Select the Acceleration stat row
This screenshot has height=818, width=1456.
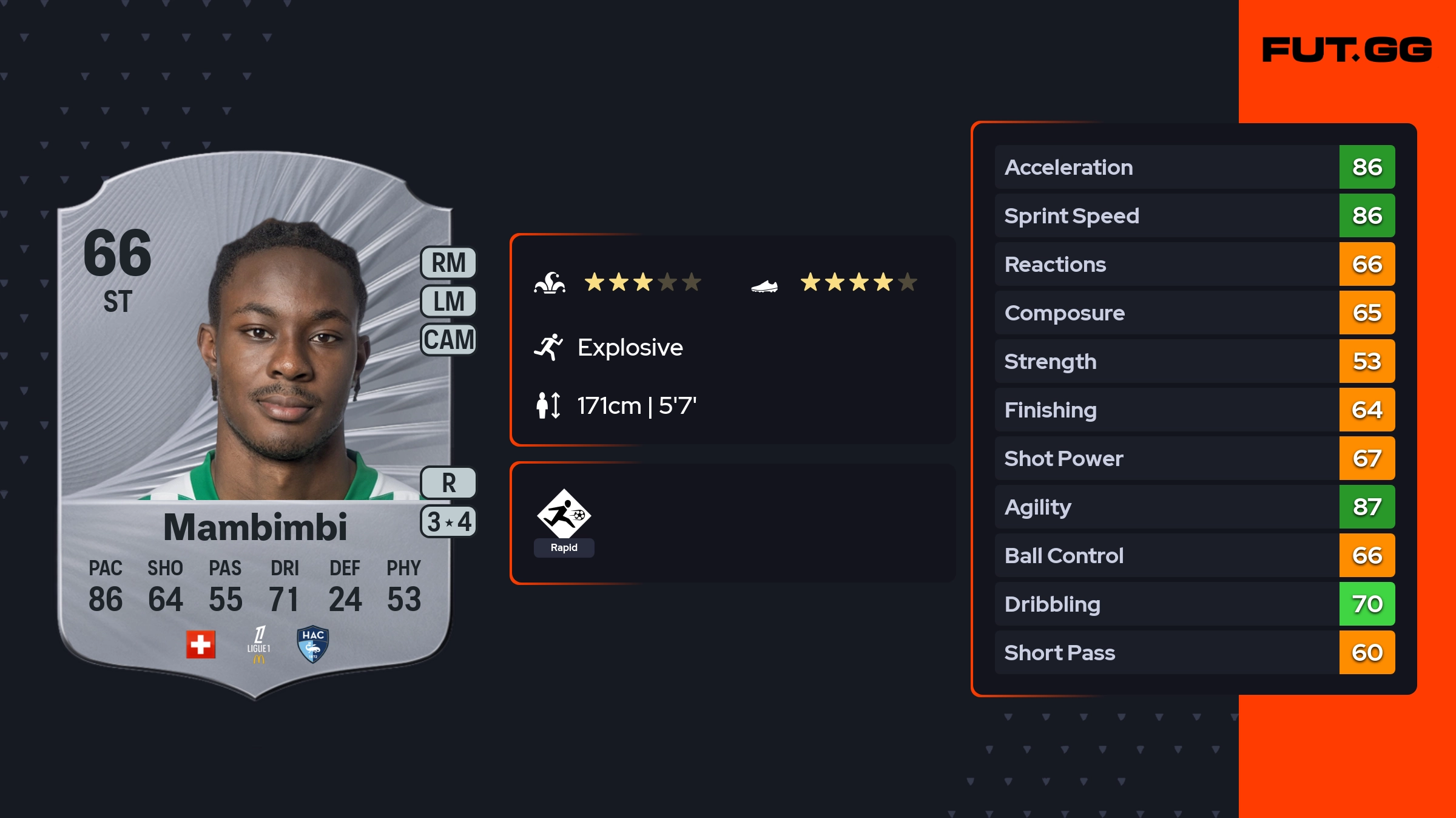pos(1194,167)
